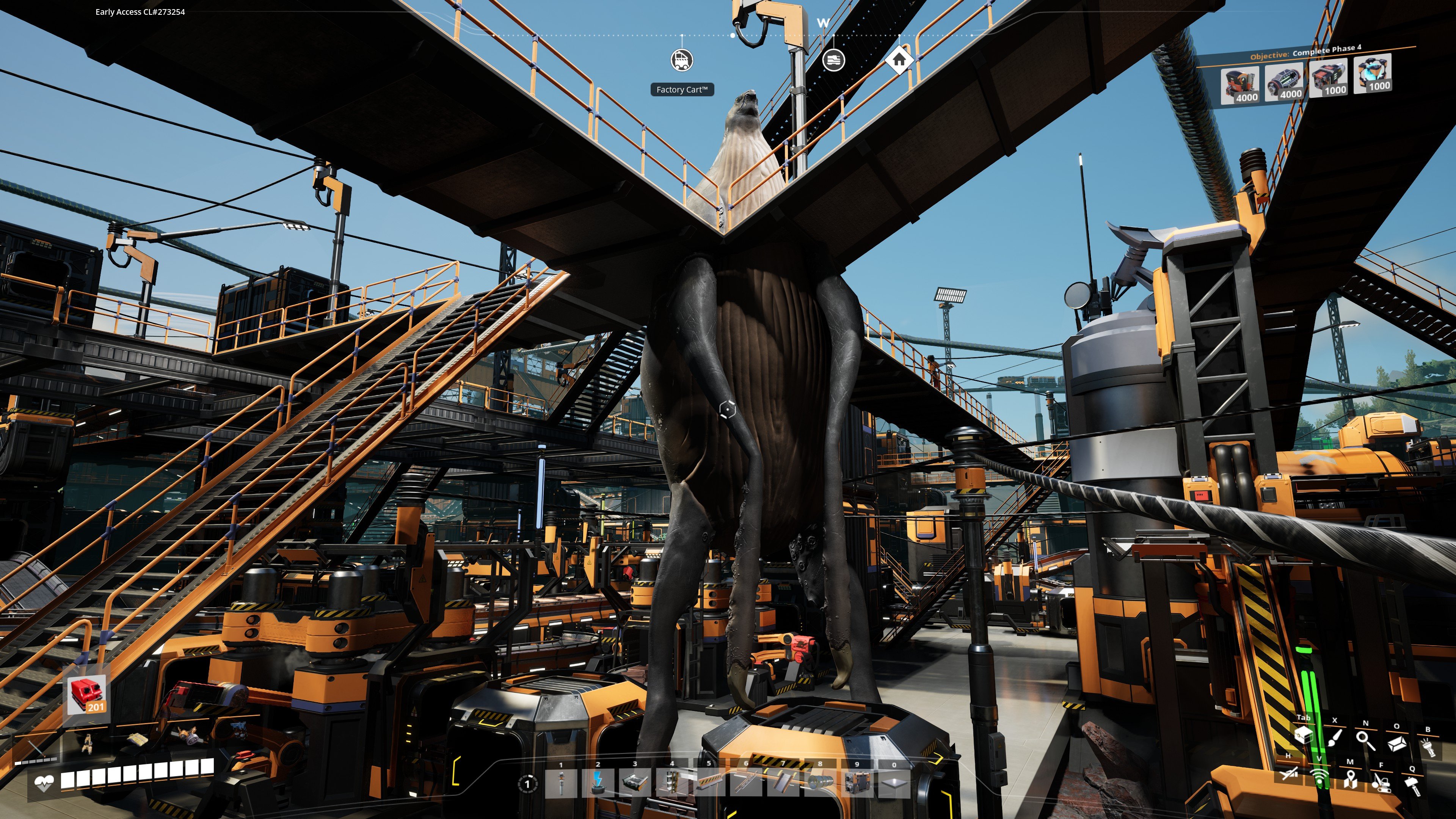
Task: Open the magnifying glass search icon
Action: (x=1365, y=740)
